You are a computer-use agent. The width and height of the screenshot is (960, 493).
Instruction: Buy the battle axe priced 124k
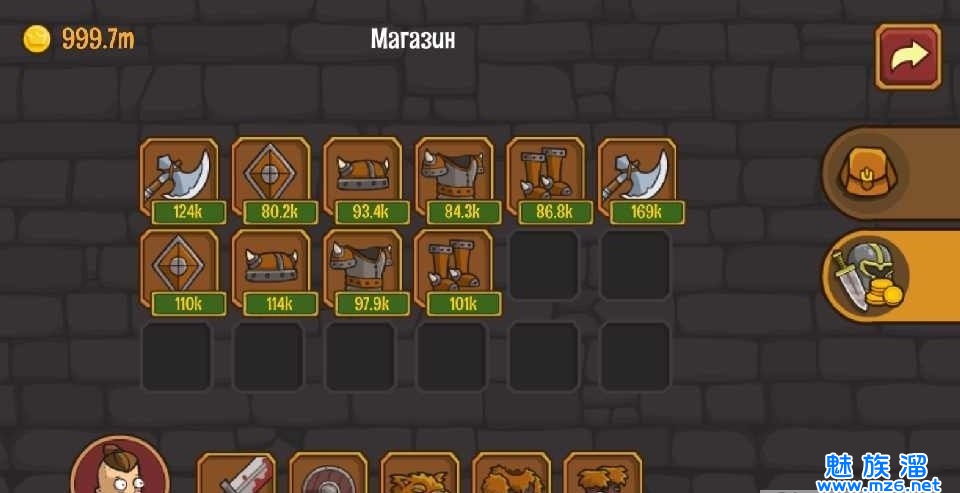click(x=179, y=178)
